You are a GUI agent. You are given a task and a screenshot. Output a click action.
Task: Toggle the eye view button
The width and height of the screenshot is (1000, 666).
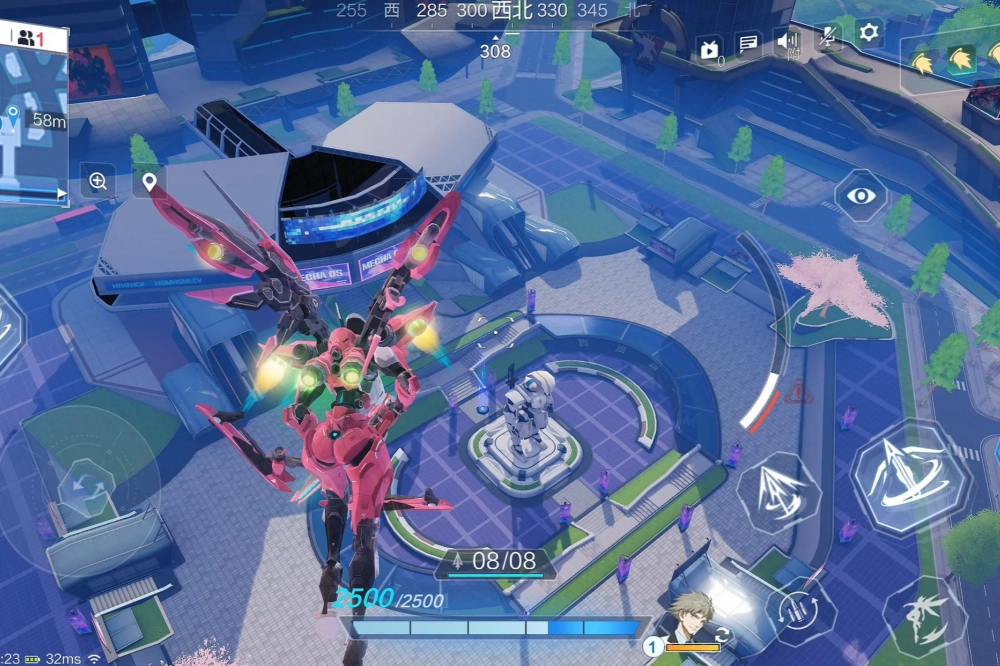click(861, 195)
